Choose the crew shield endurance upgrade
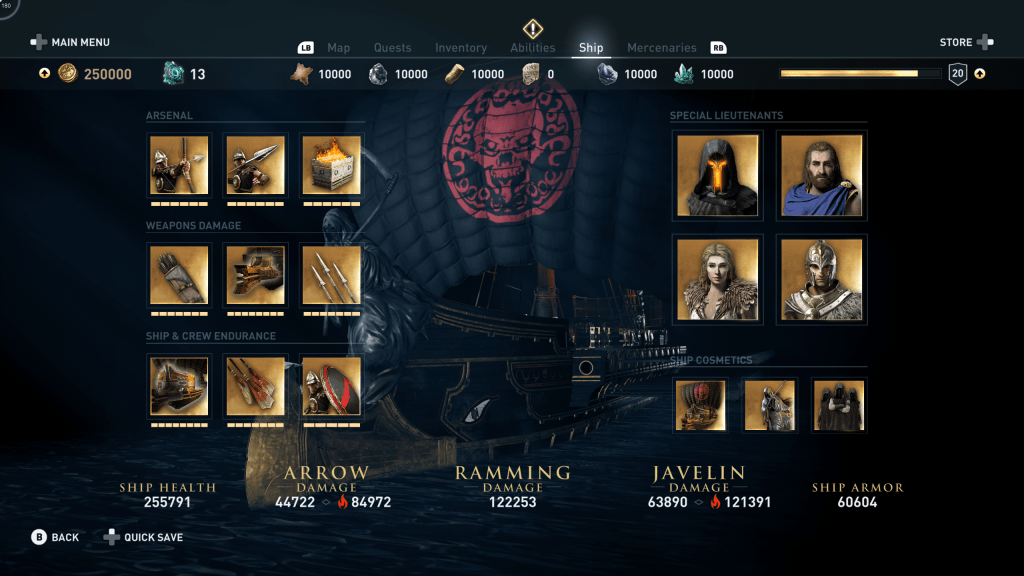The image size is (1024, 576). pyautogui.click(x=331, y=386)
